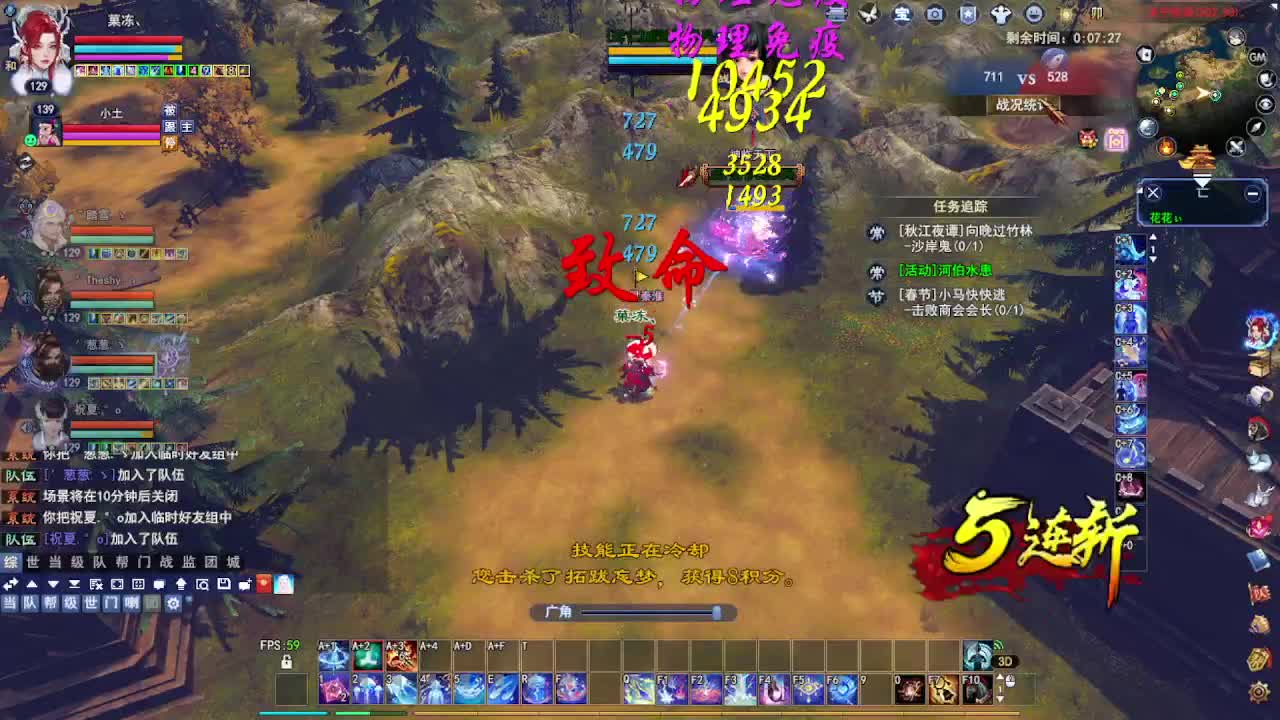Click the camera screenshot icon on the top bar

[x=935, y=14]
